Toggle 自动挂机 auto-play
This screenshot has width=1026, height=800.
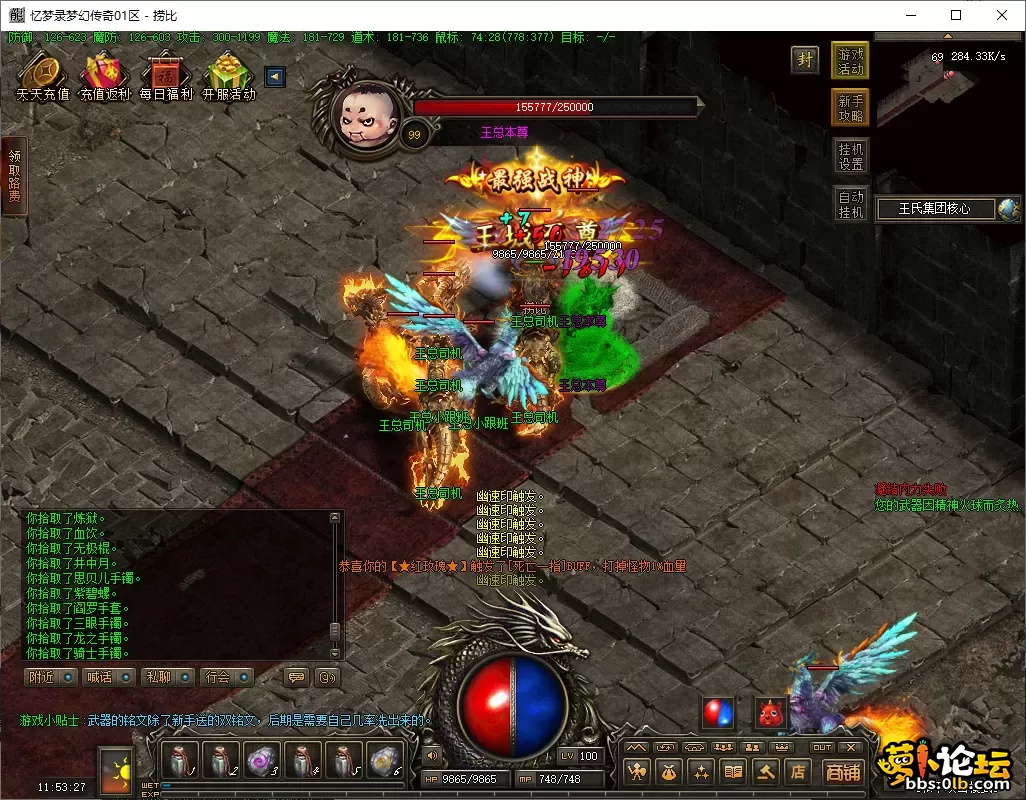(851, 204)
